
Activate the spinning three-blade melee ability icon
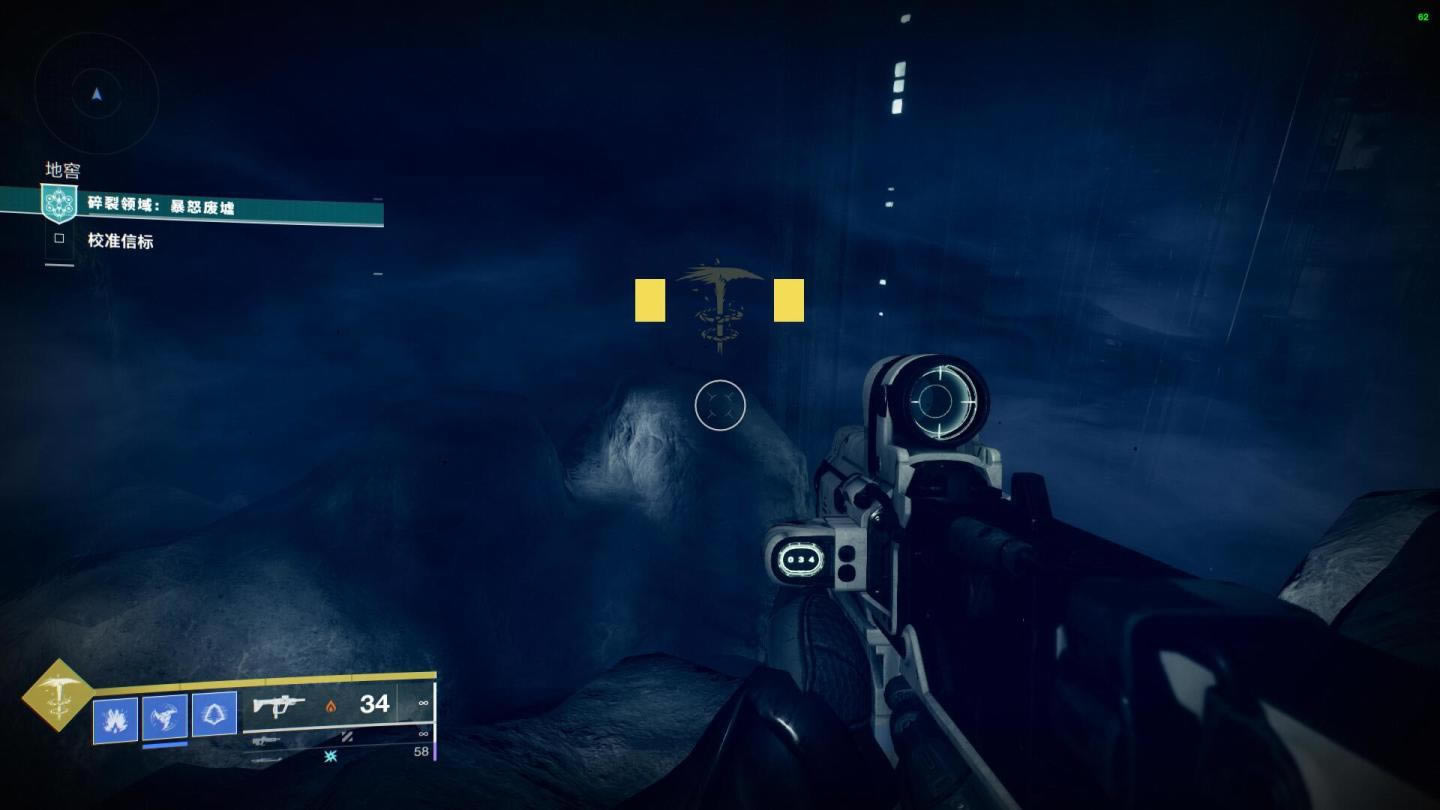tap(164, 716)
